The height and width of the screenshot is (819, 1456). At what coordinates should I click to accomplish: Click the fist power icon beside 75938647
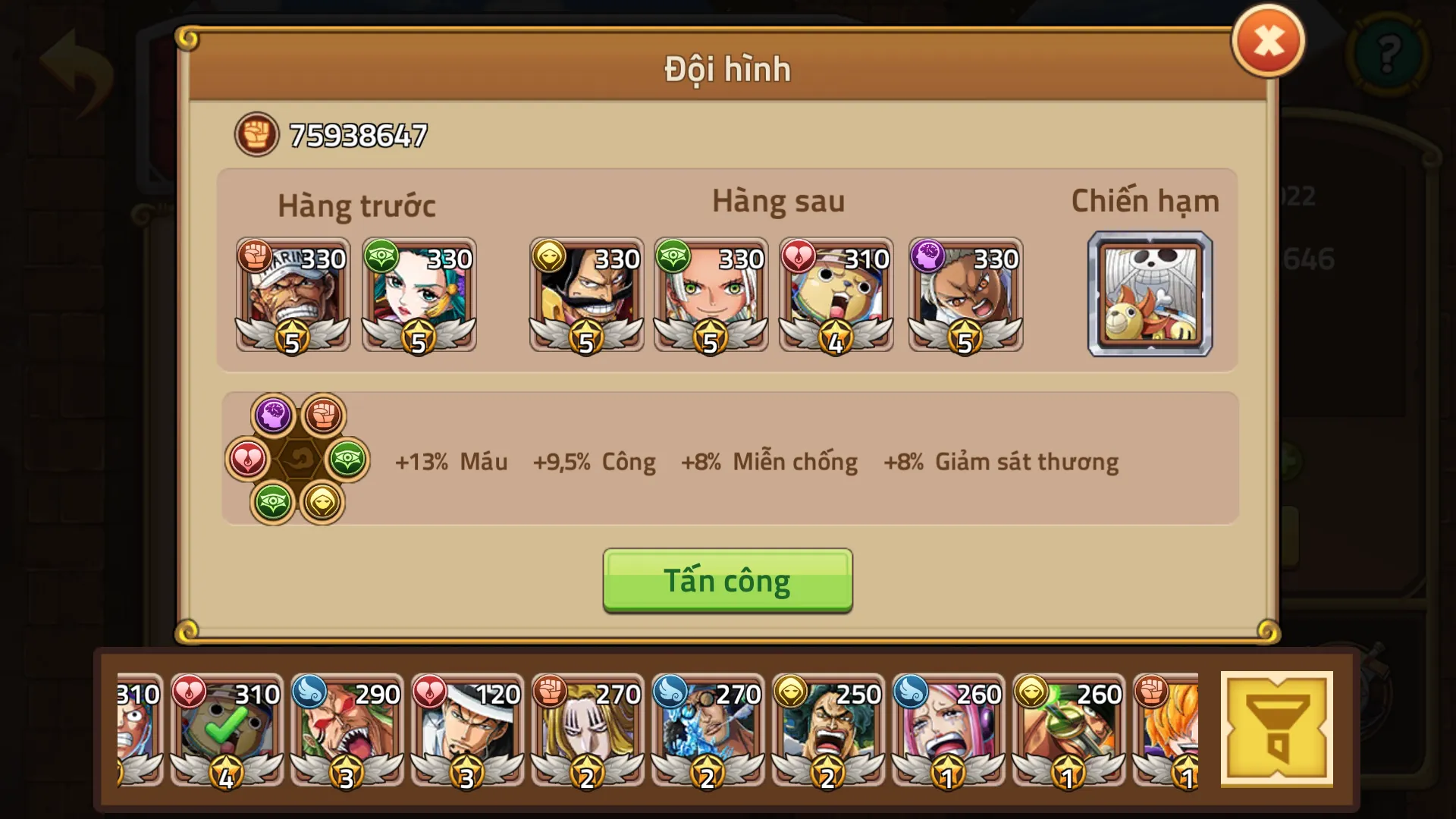[256, 134]
